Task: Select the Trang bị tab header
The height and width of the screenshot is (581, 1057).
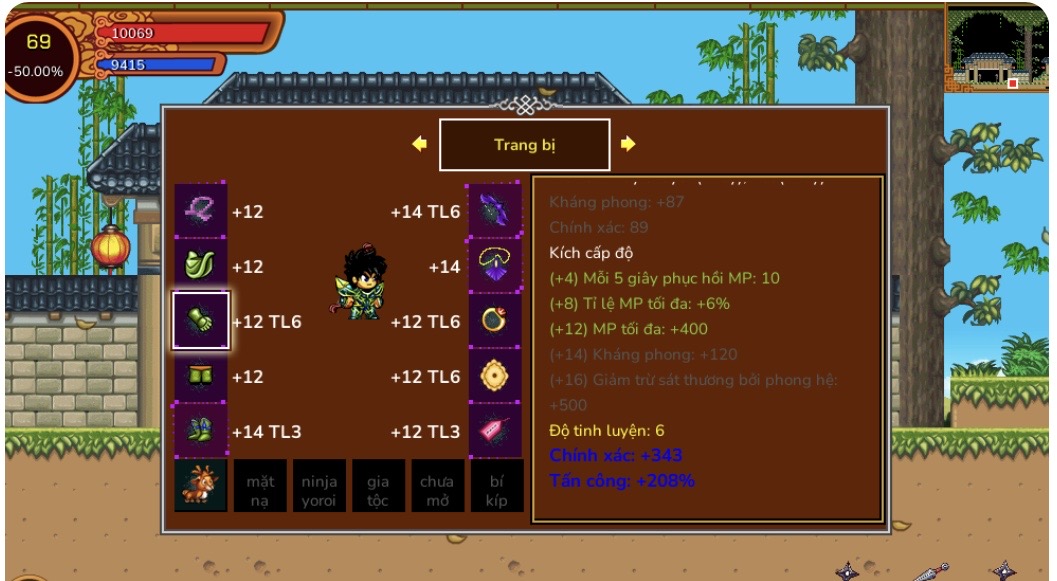Action: pyautogui.click(x=524, y=145)
